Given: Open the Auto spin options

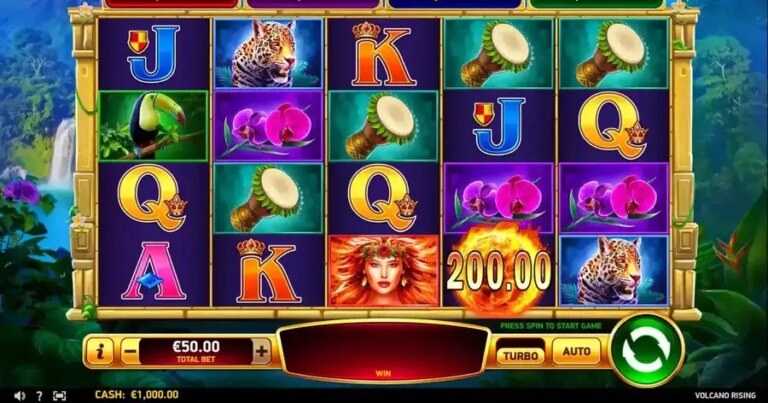Looking at the screenshot, I should [575, 352].
